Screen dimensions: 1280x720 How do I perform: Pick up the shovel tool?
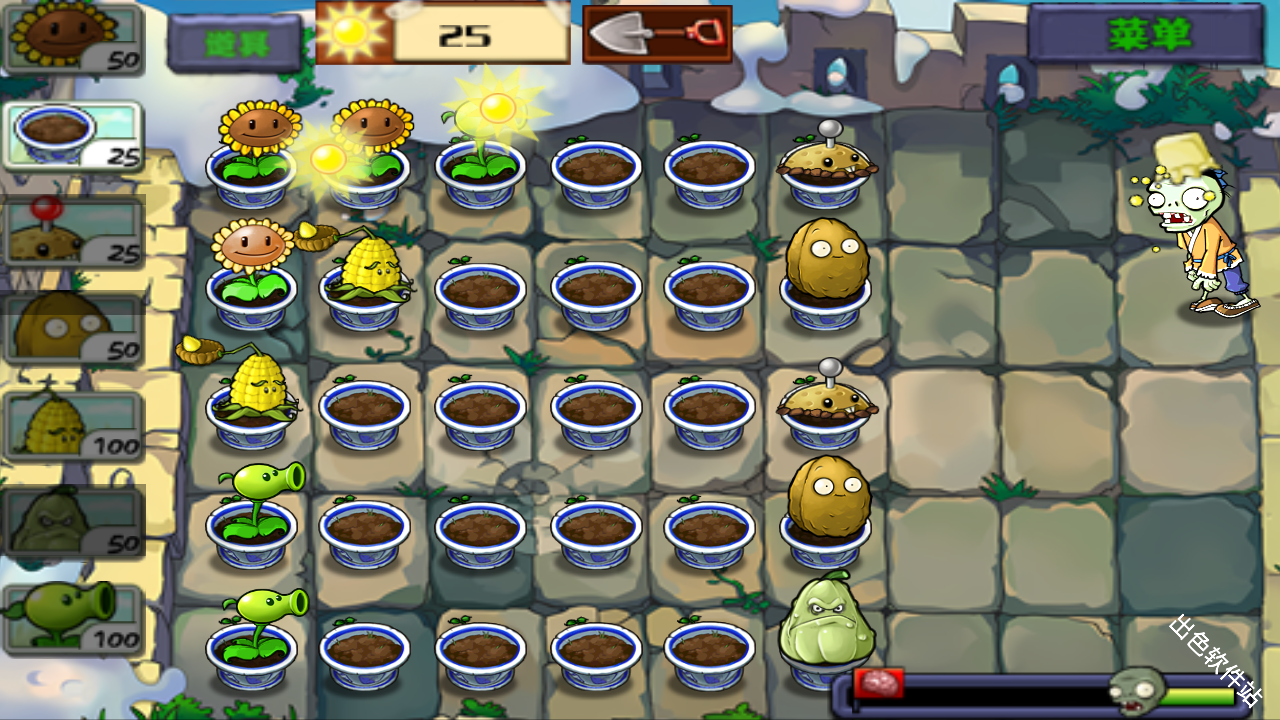coord(657,34)
